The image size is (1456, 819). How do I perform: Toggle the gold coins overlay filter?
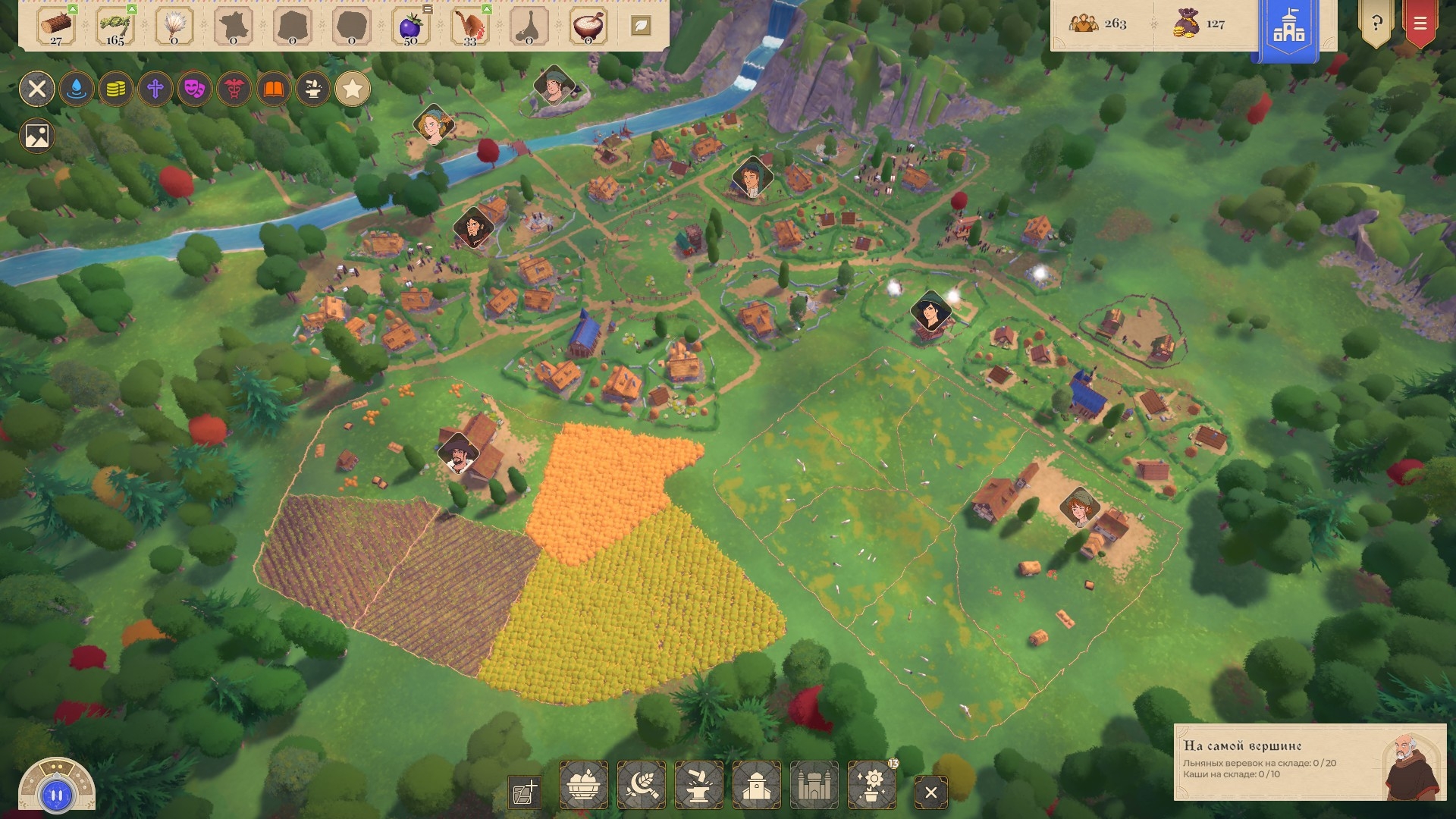[116, 89]
